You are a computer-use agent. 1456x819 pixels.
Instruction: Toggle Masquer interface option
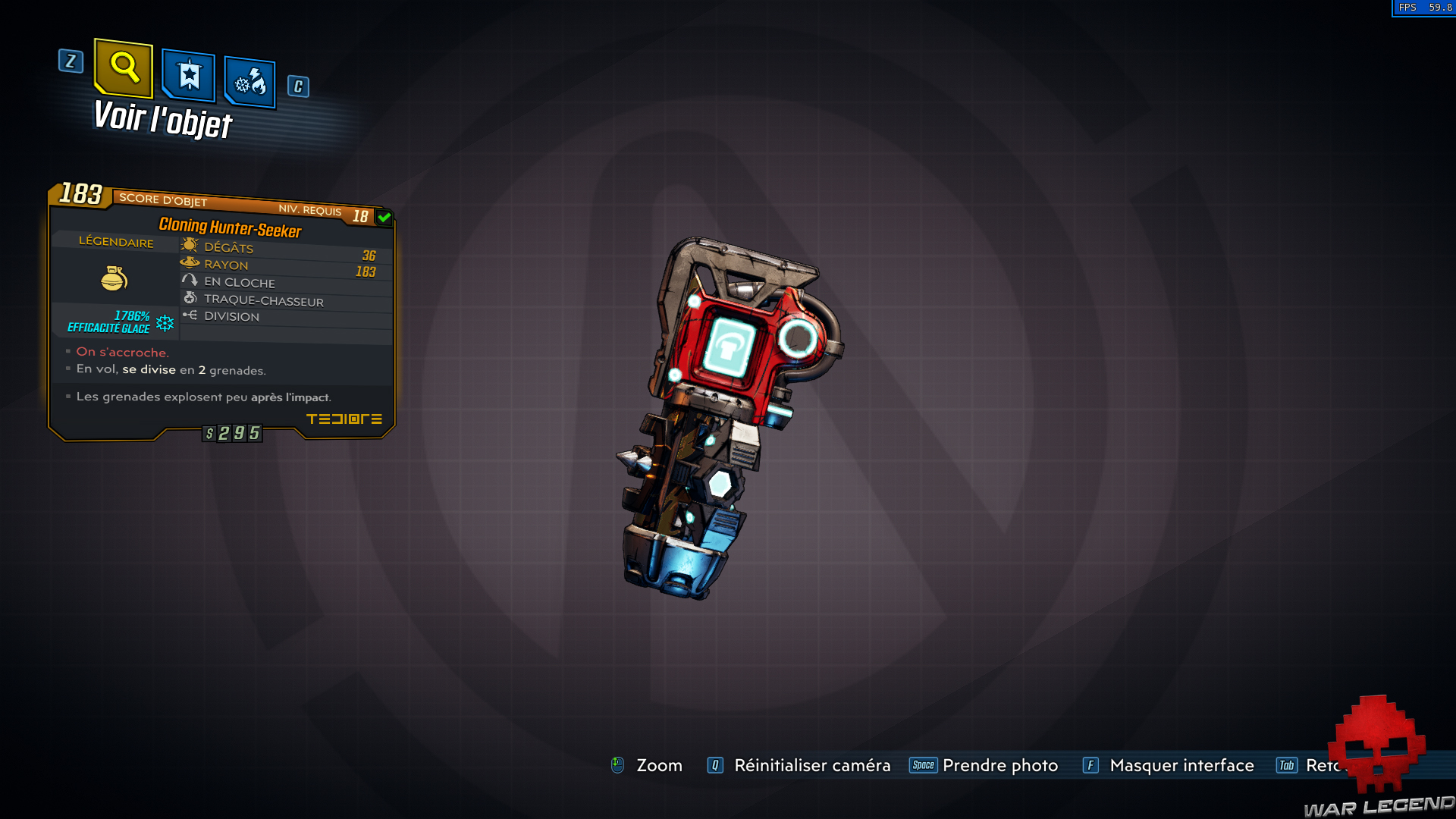pos(1181,765)
